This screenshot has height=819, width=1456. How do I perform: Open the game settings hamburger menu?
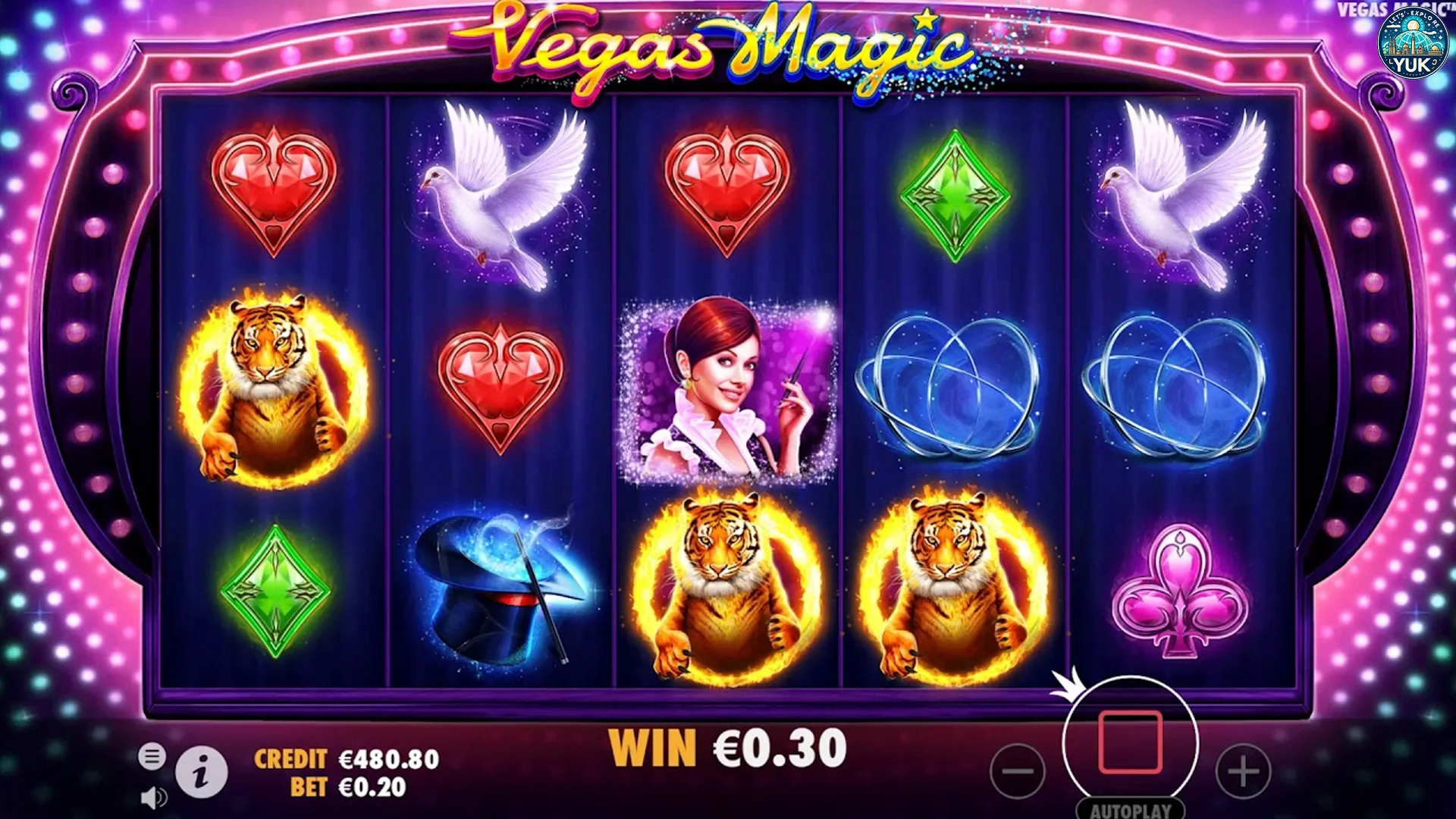click(152, 757)
